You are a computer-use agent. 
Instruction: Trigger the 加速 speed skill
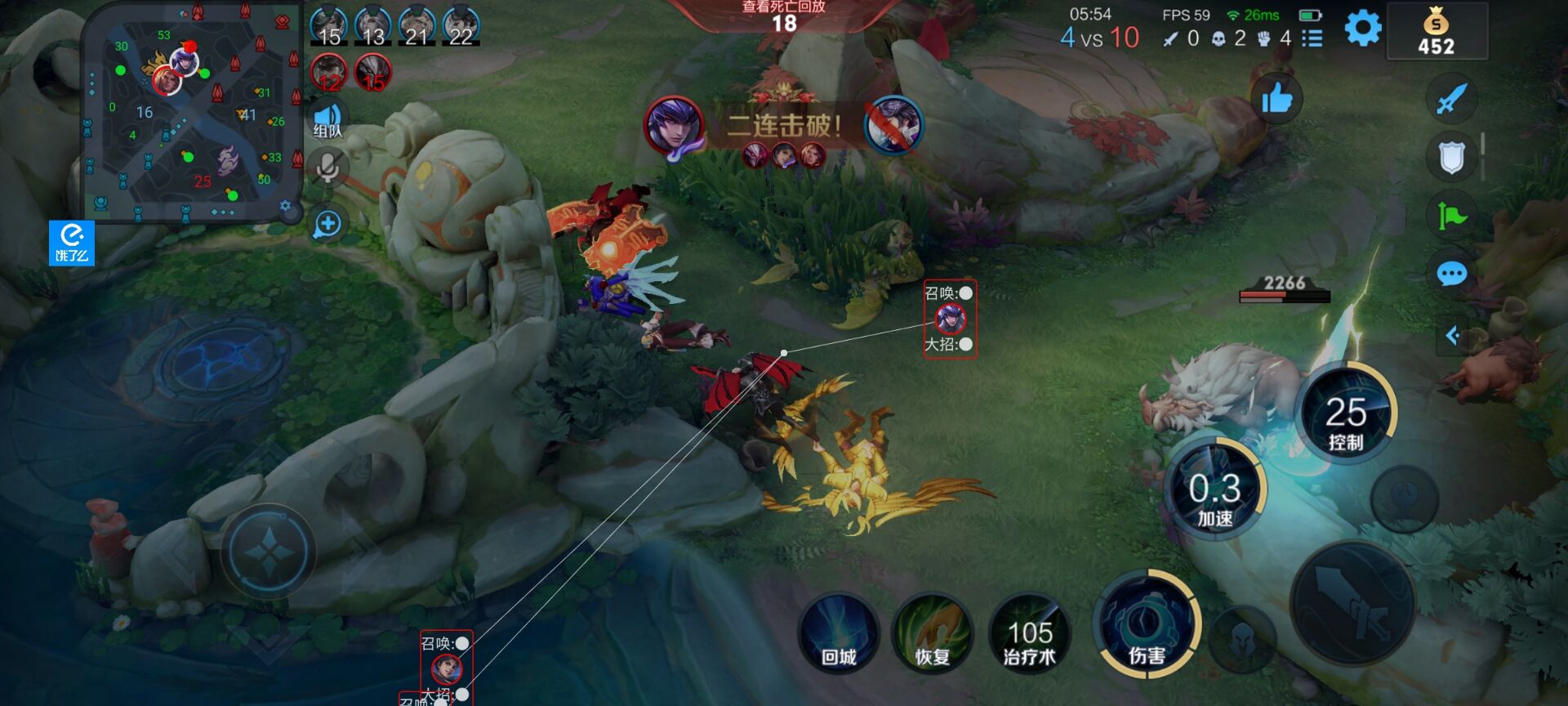point(1214,492)
